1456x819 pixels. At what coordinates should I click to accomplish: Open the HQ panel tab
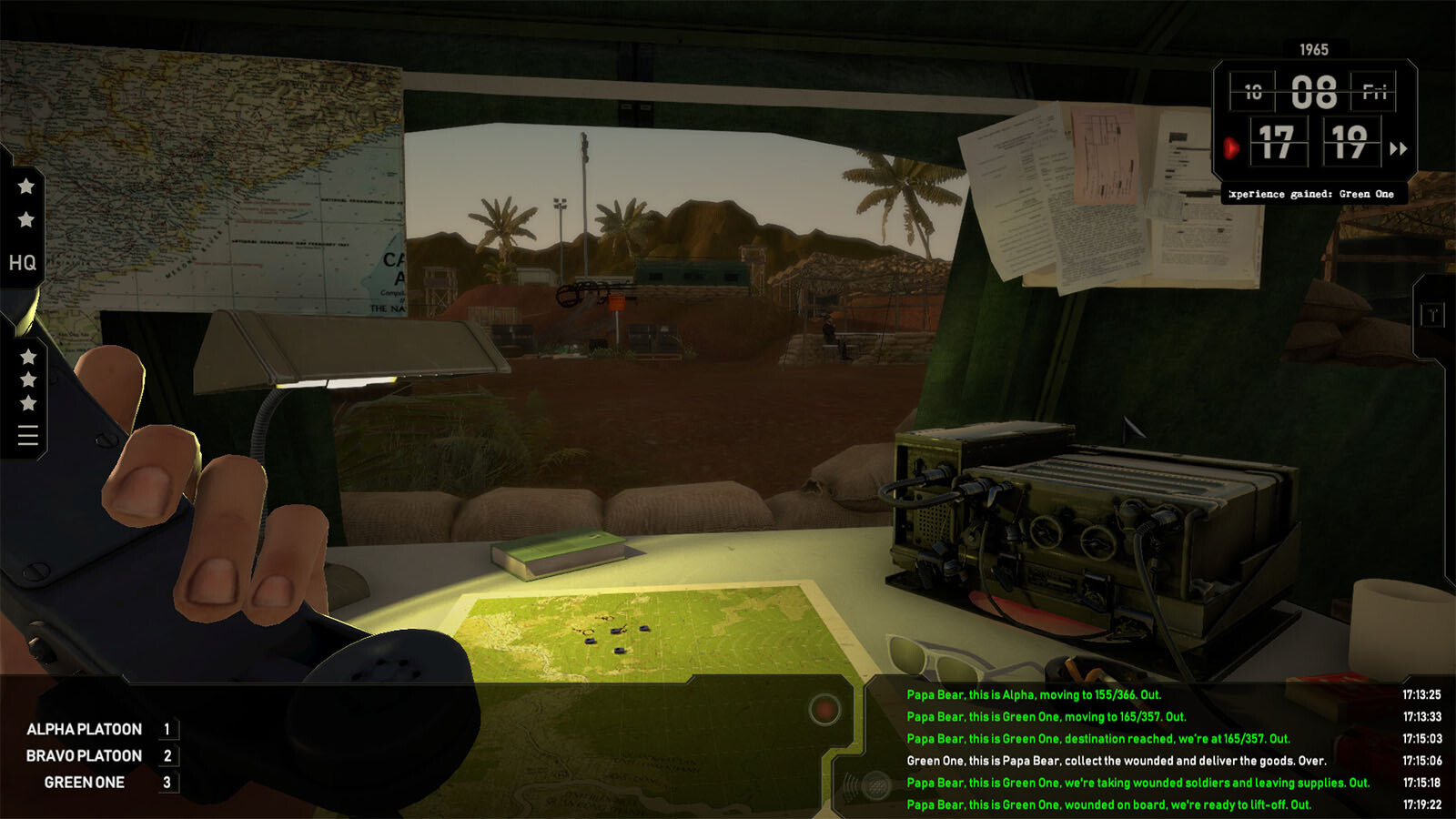tap(23, 263)
